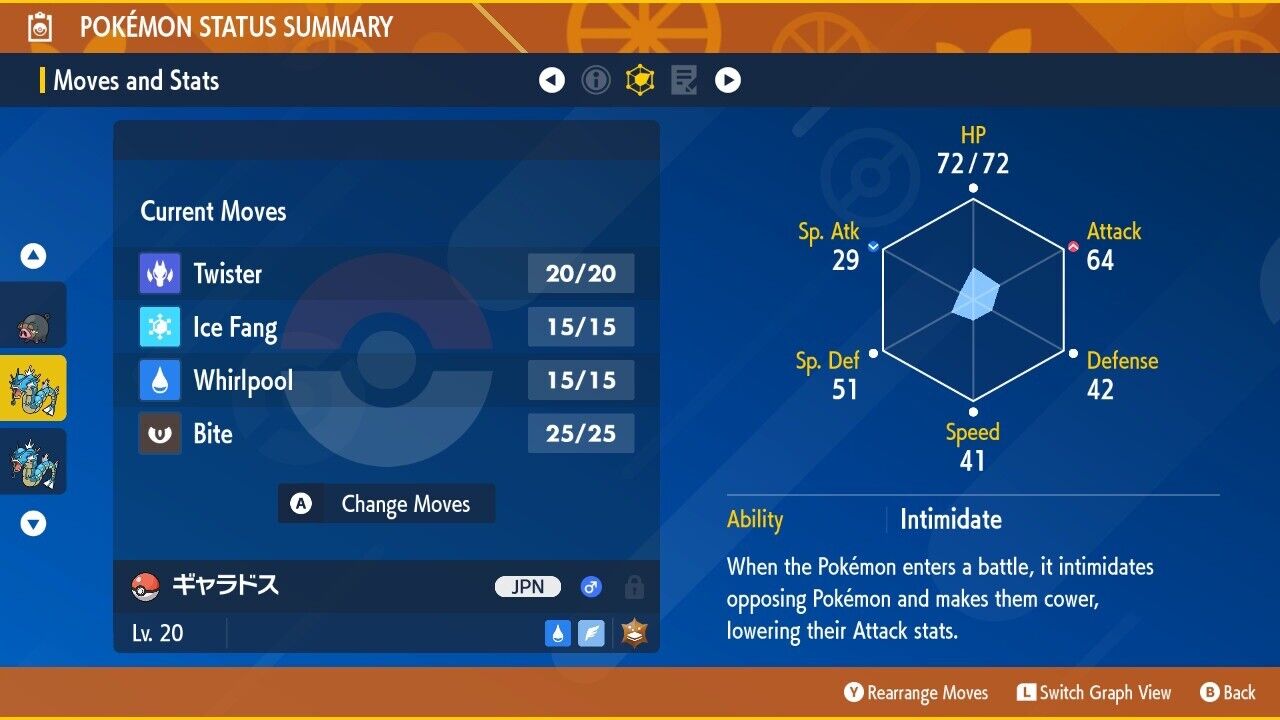Open the hexagon Moves and Stats tab
Screen dimensions: 1280x720
pos(640,80)
